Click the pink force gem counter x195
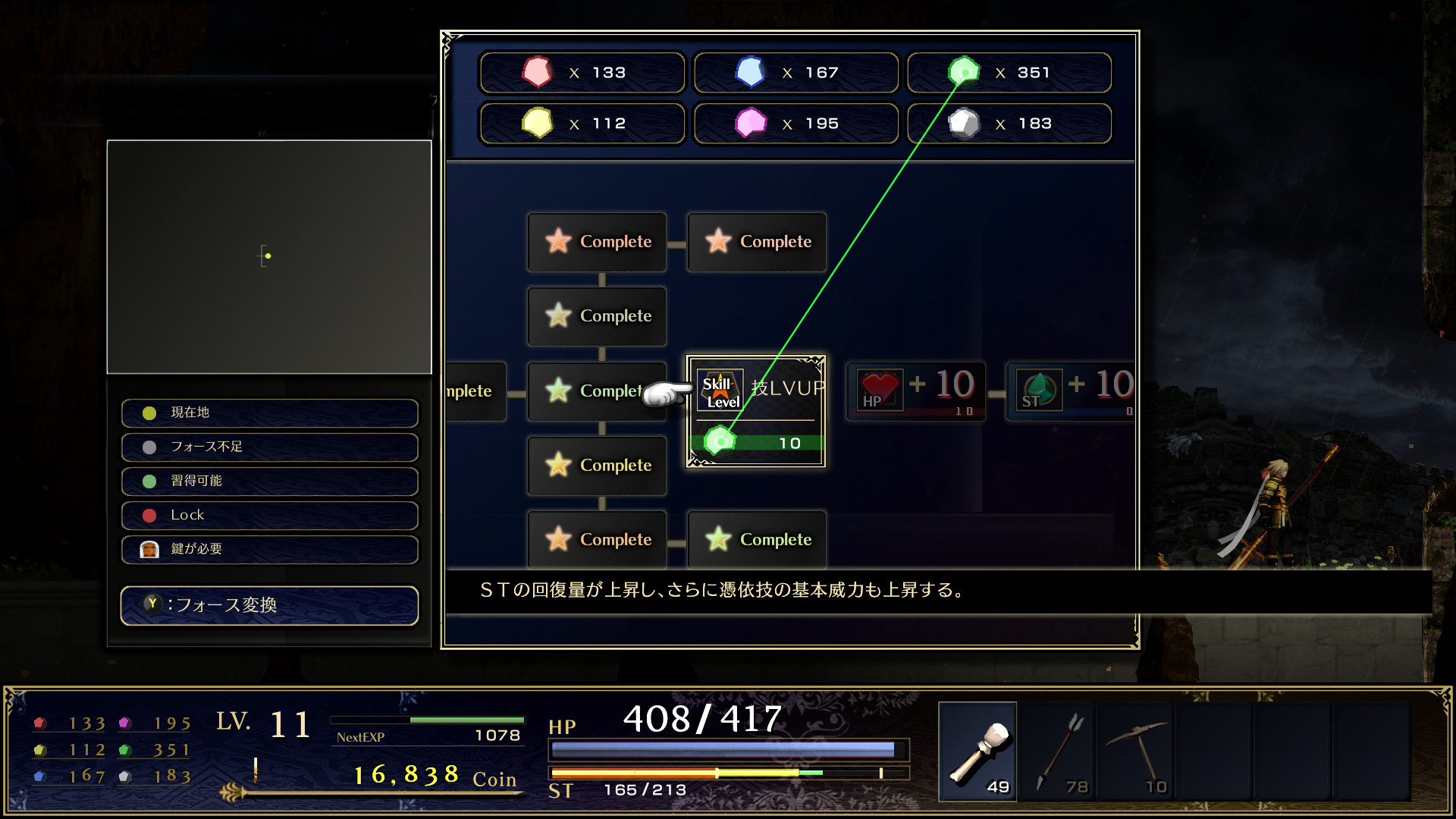1456x819 pixels. 795,123
